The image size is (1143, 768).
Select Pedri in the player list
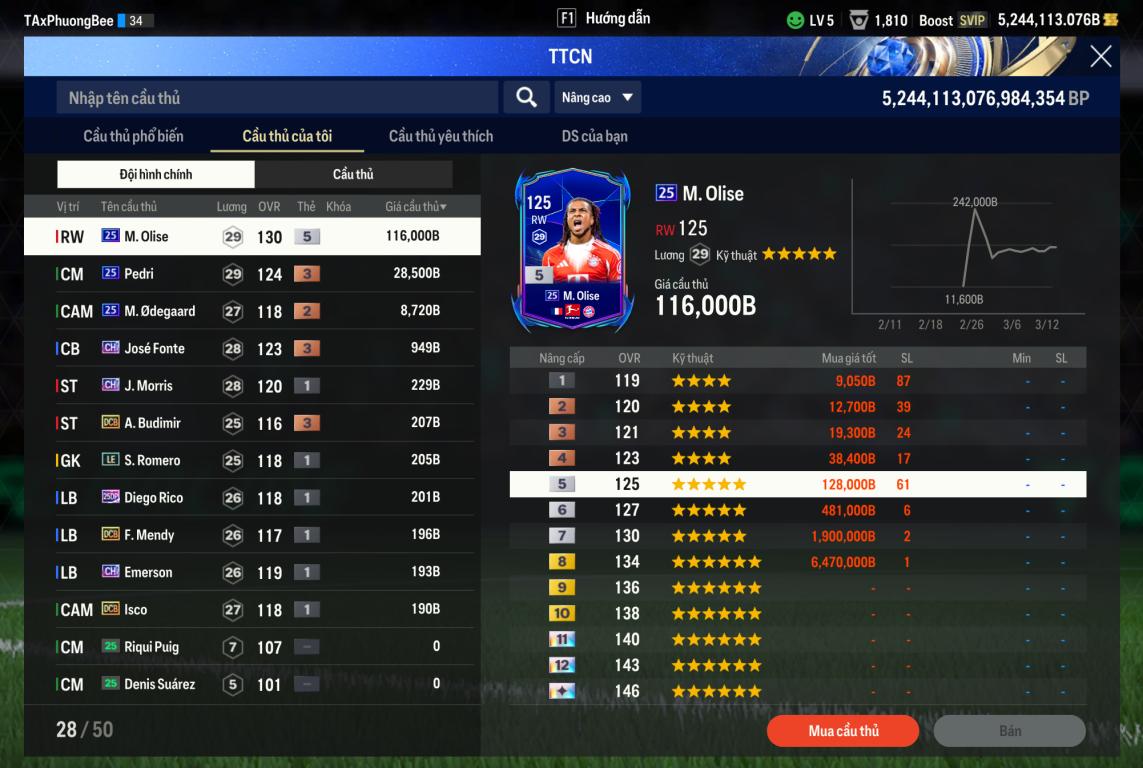(252, 274)
